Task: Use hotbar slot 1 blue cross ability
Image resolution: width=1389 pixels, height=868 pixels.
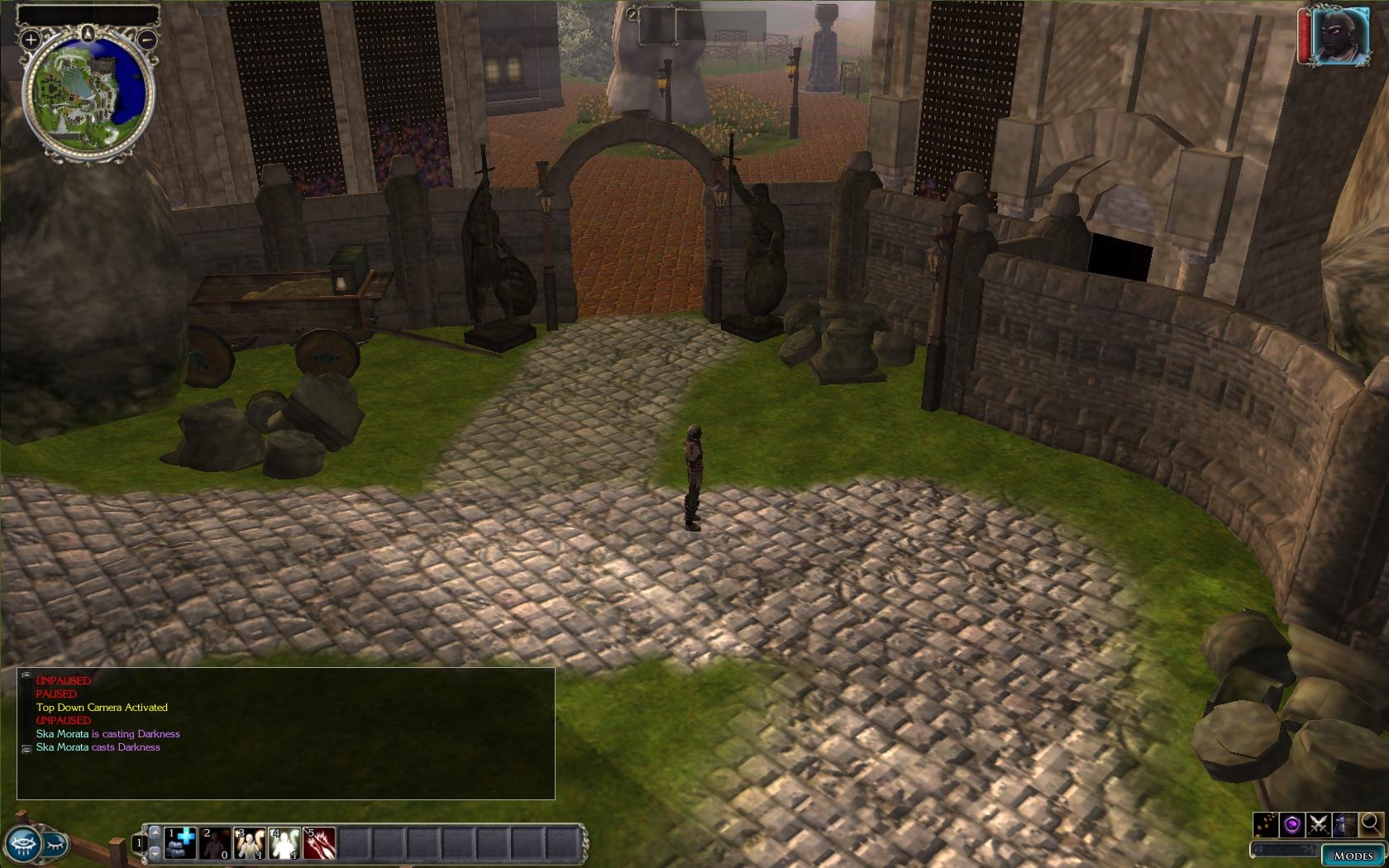Action: 180,843
